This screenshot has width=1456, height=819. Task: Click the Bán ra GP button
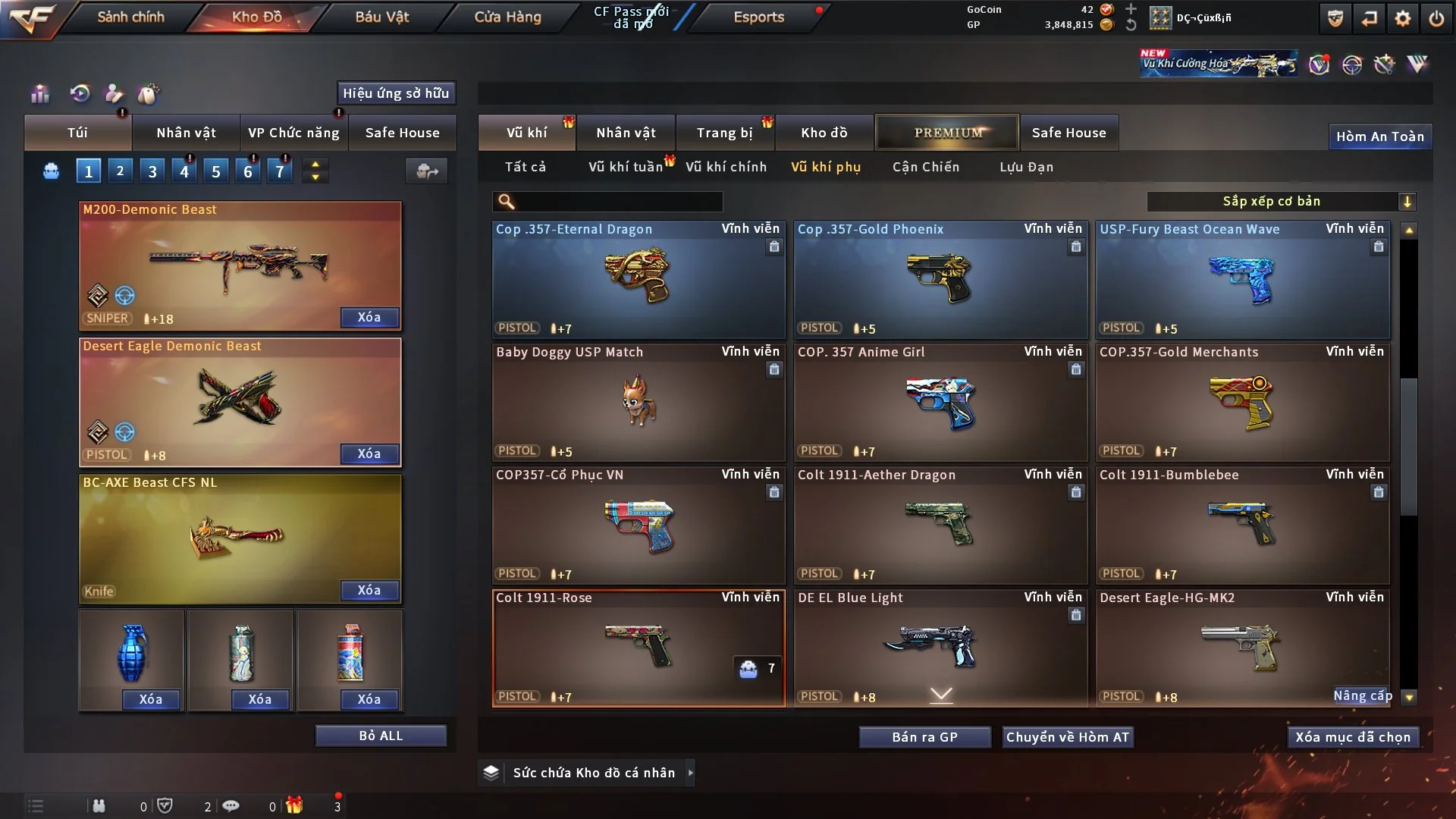point(924,737)
